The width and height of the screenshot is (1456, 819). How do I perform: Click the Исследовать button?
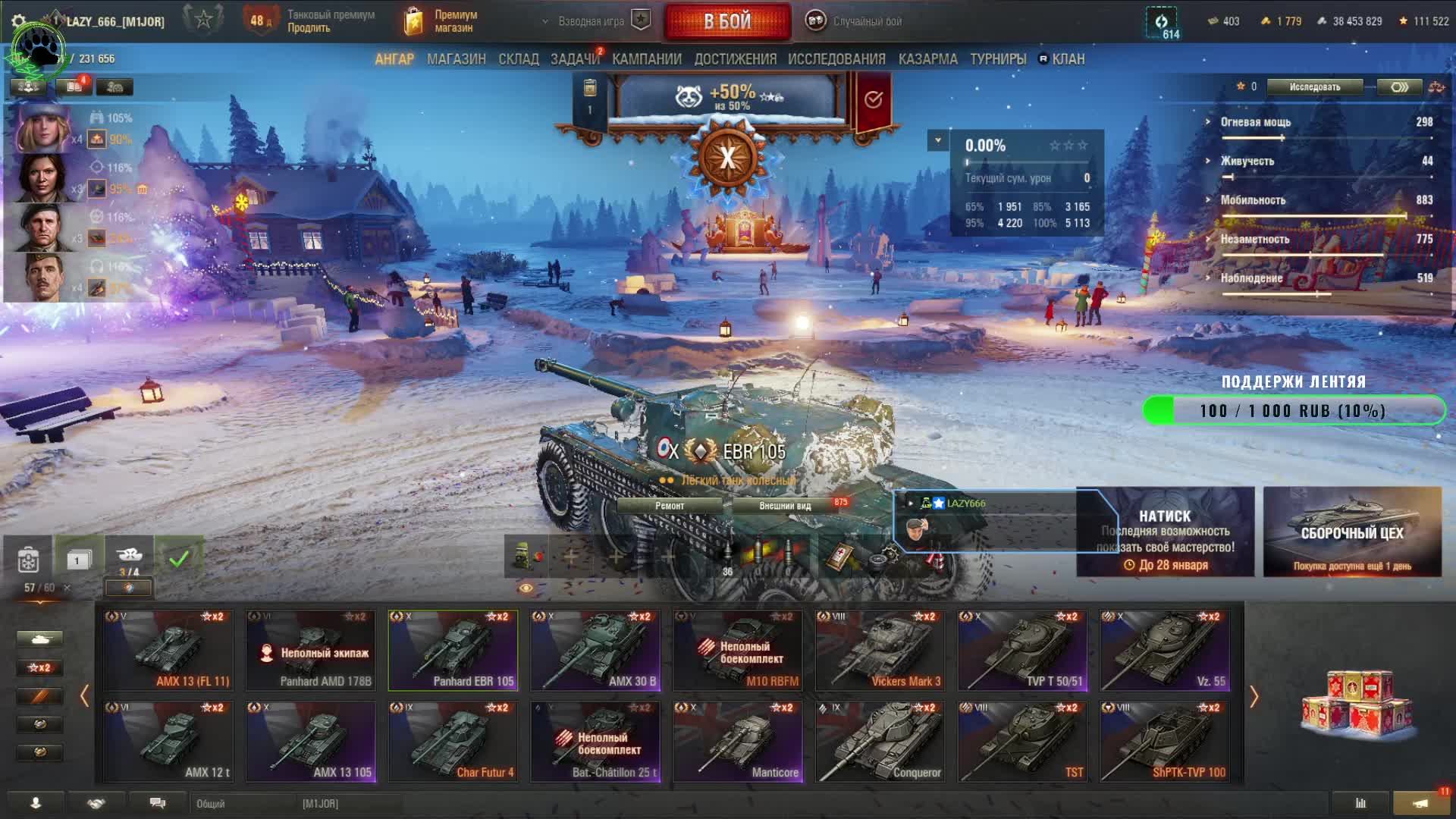click(1314, 87)
